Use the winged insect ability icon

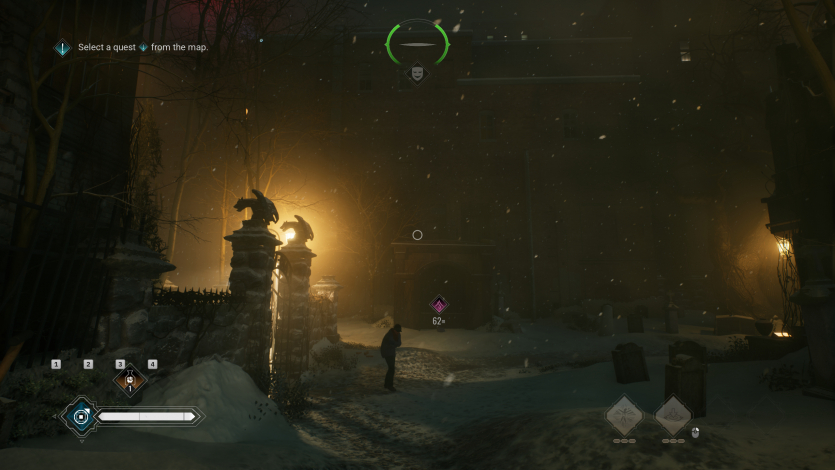[x=624, y=415]
